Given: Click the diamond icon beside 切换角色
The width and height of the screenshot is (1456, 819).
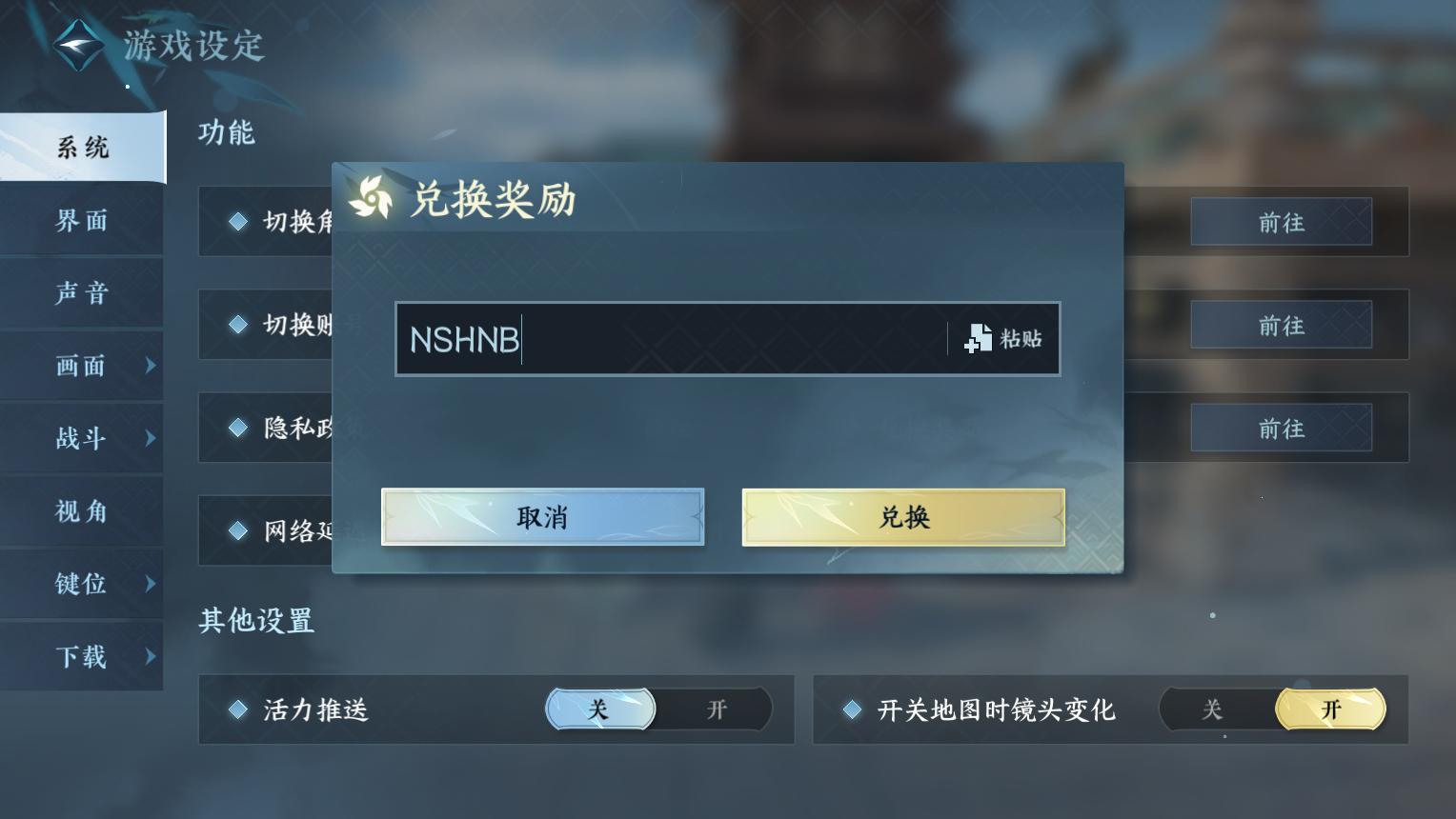Looking at the screenshot, I should [x=238, y=221].
